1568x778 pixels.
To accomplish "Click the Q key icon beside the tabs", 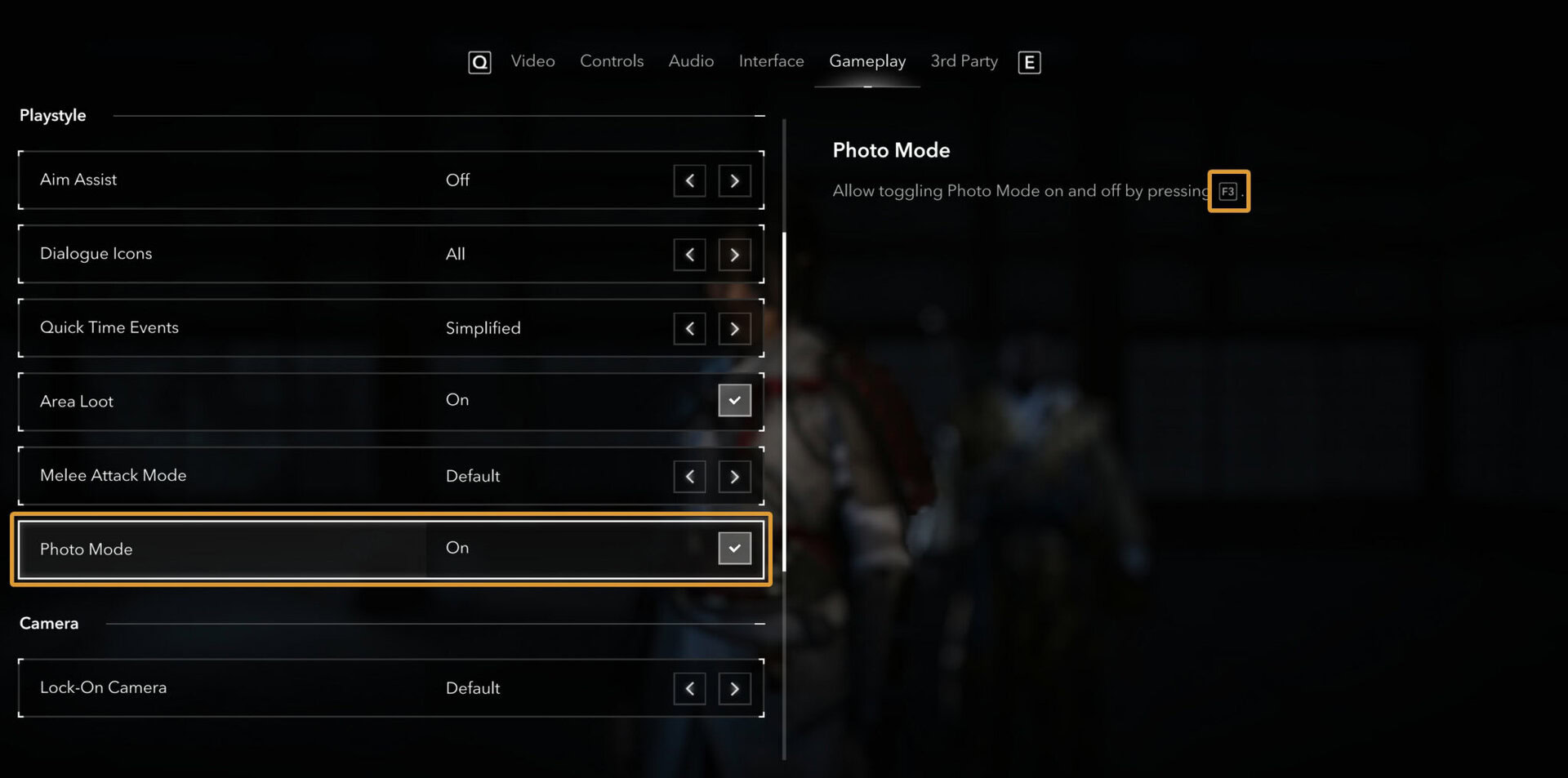I will pyautogui.click(x=479, y=62).
